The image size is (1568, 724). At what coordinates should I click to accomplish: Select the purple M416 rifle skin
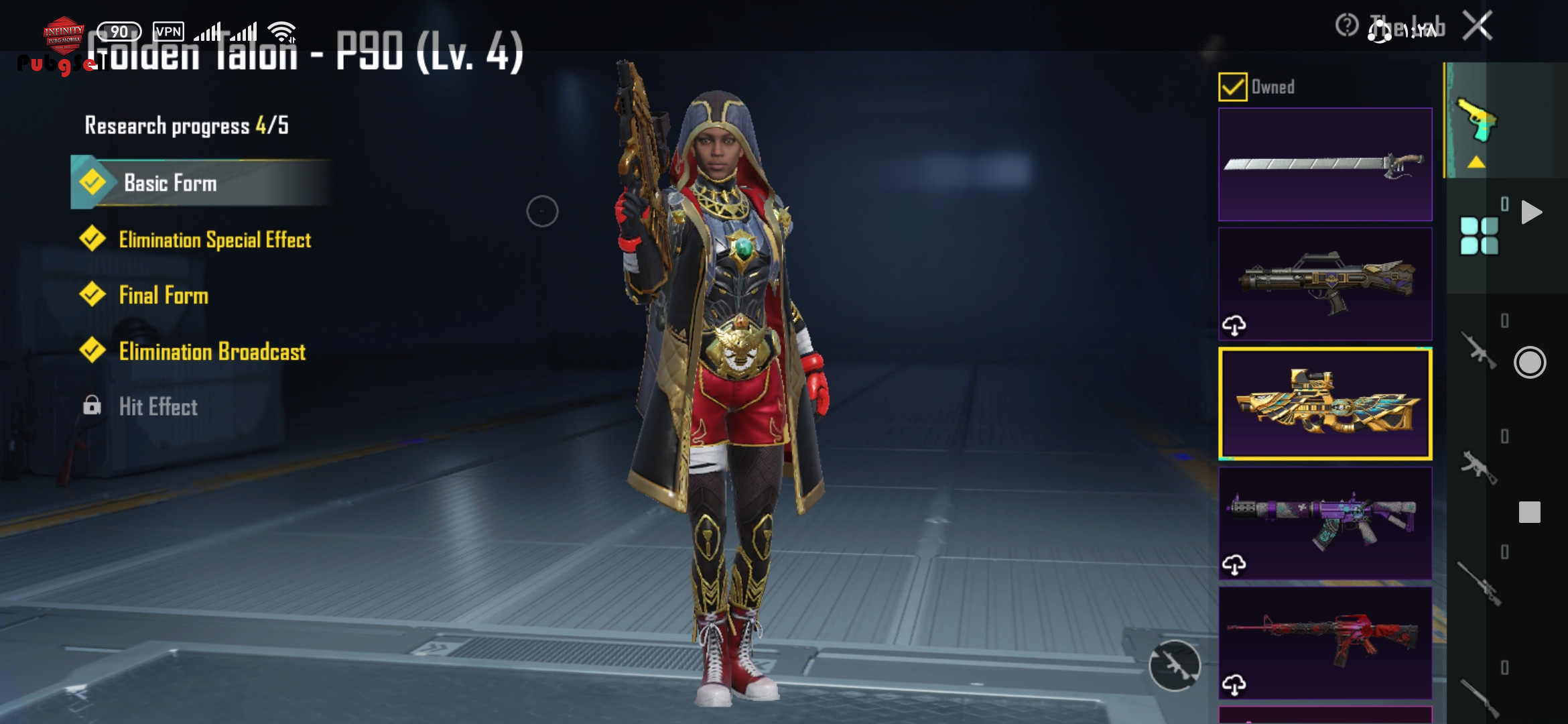(1325, 524)
